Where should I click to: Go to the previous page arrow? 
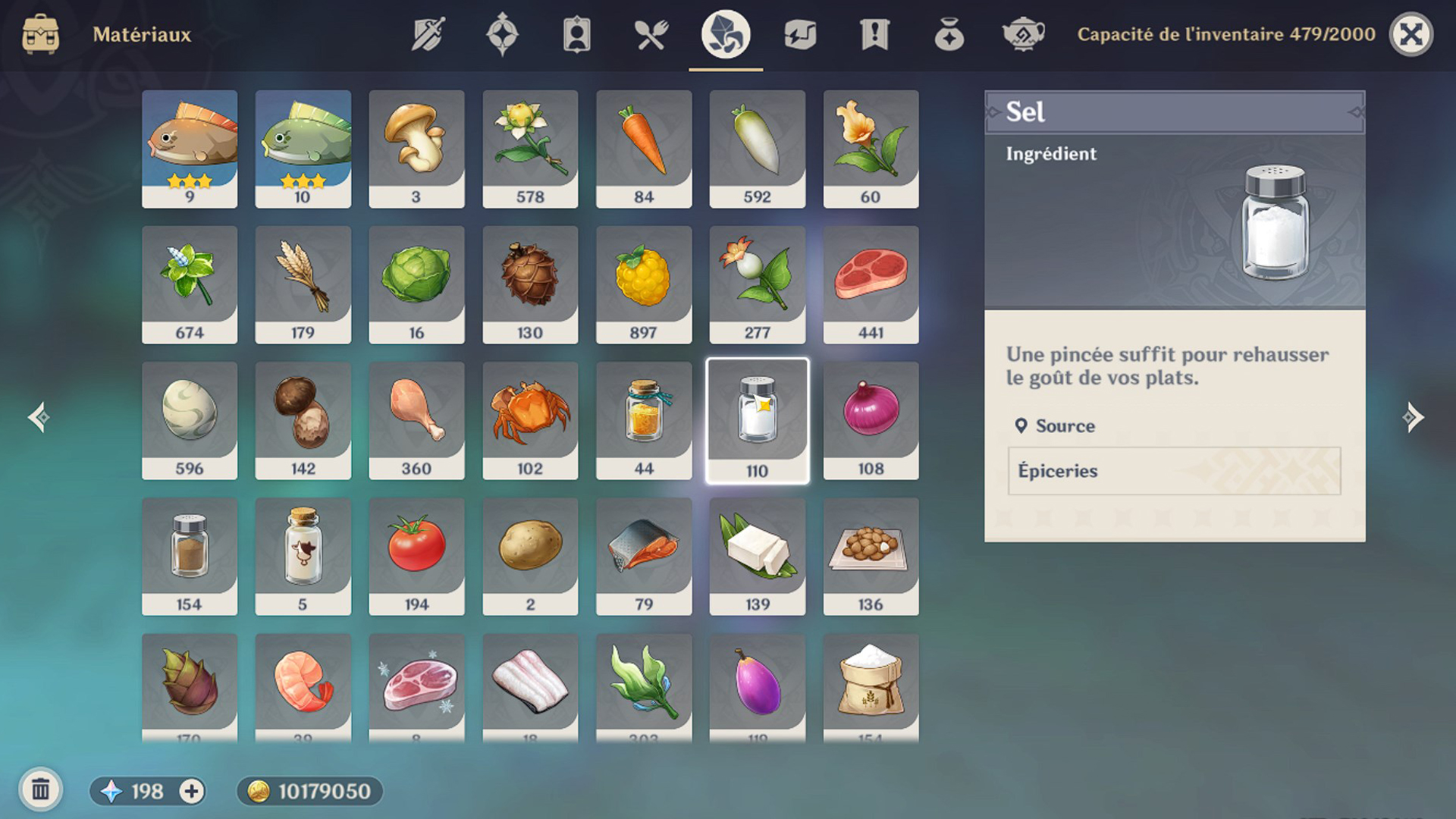pos(39,417)
